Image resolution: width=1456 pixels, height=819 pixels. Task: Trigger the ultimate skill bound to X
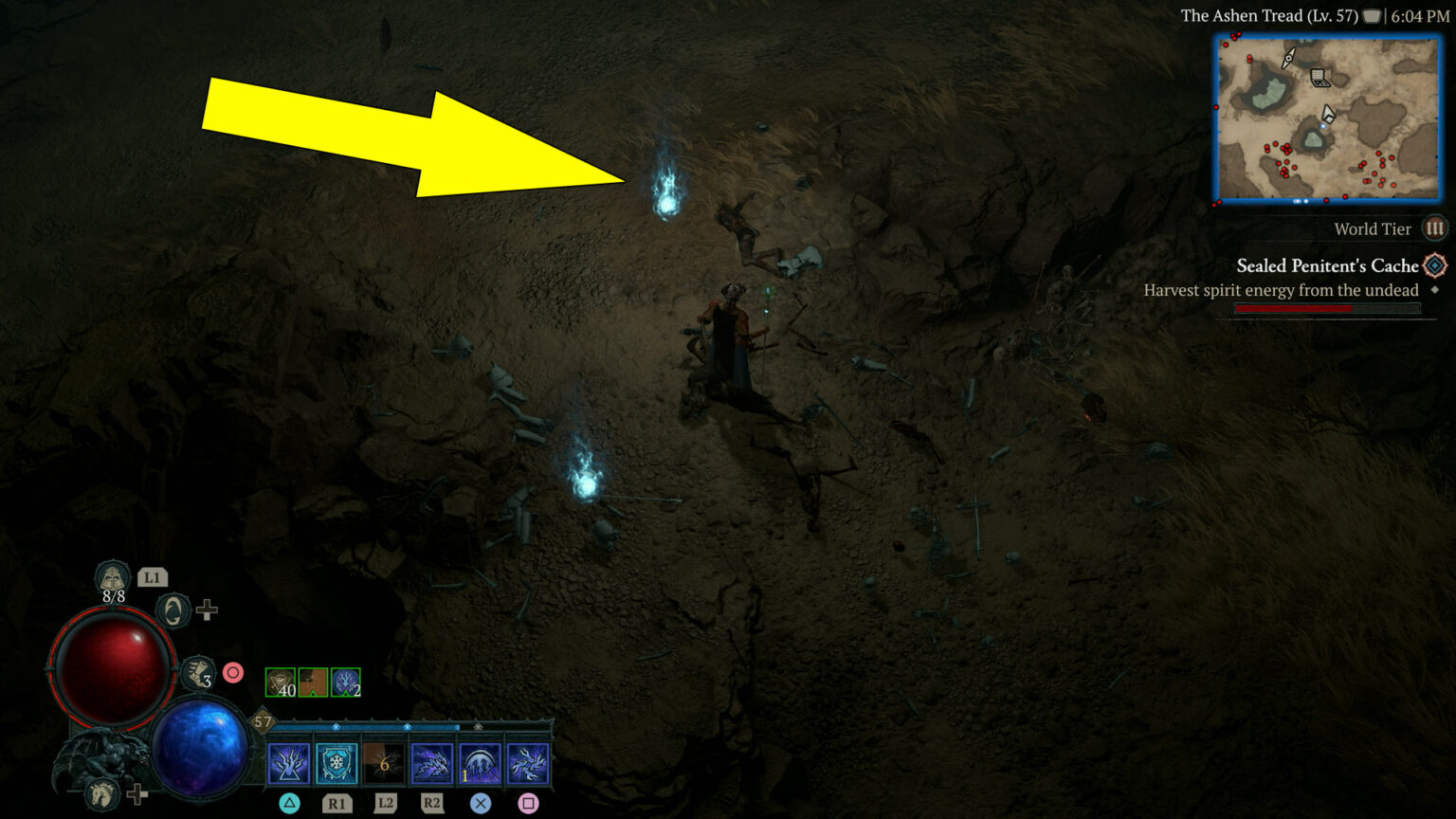(479, 760)
